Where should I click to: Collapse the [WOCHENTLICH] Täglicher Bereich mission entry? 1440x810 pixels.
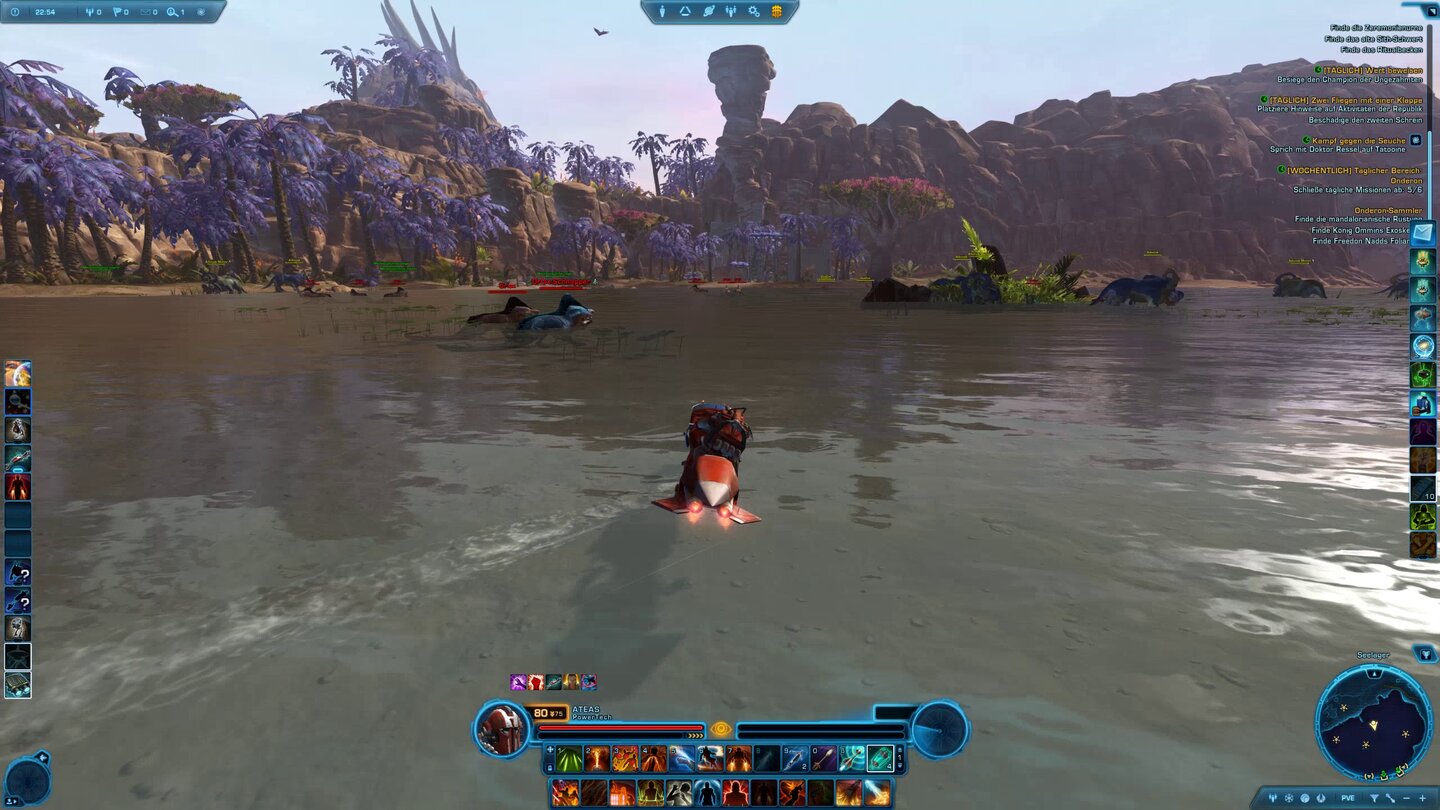(x=1281, y=170)
